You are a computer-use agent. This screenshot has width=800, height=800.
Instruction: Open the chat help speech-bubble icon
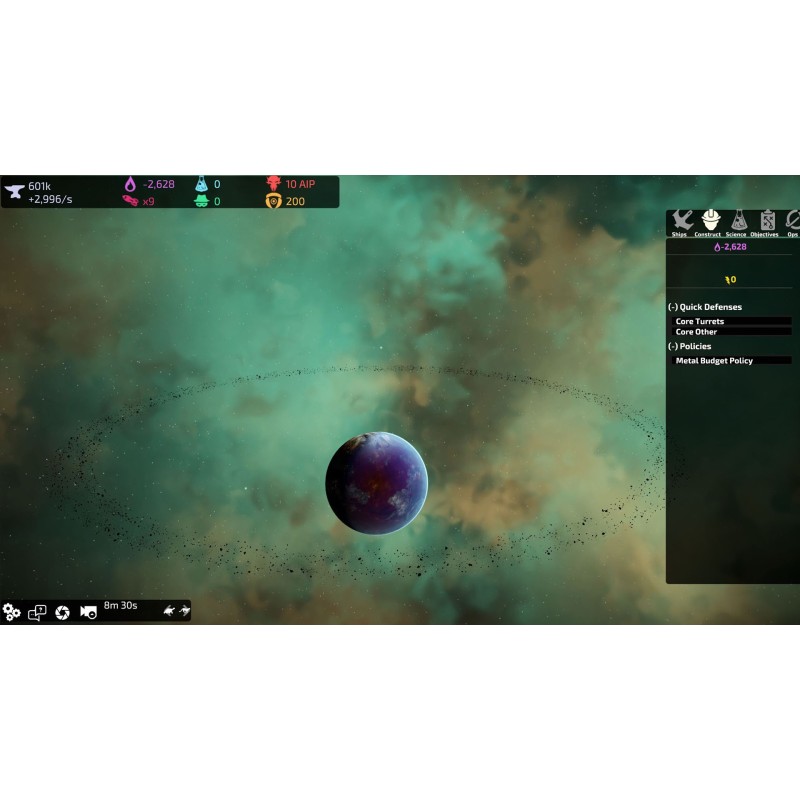[37, 612]
